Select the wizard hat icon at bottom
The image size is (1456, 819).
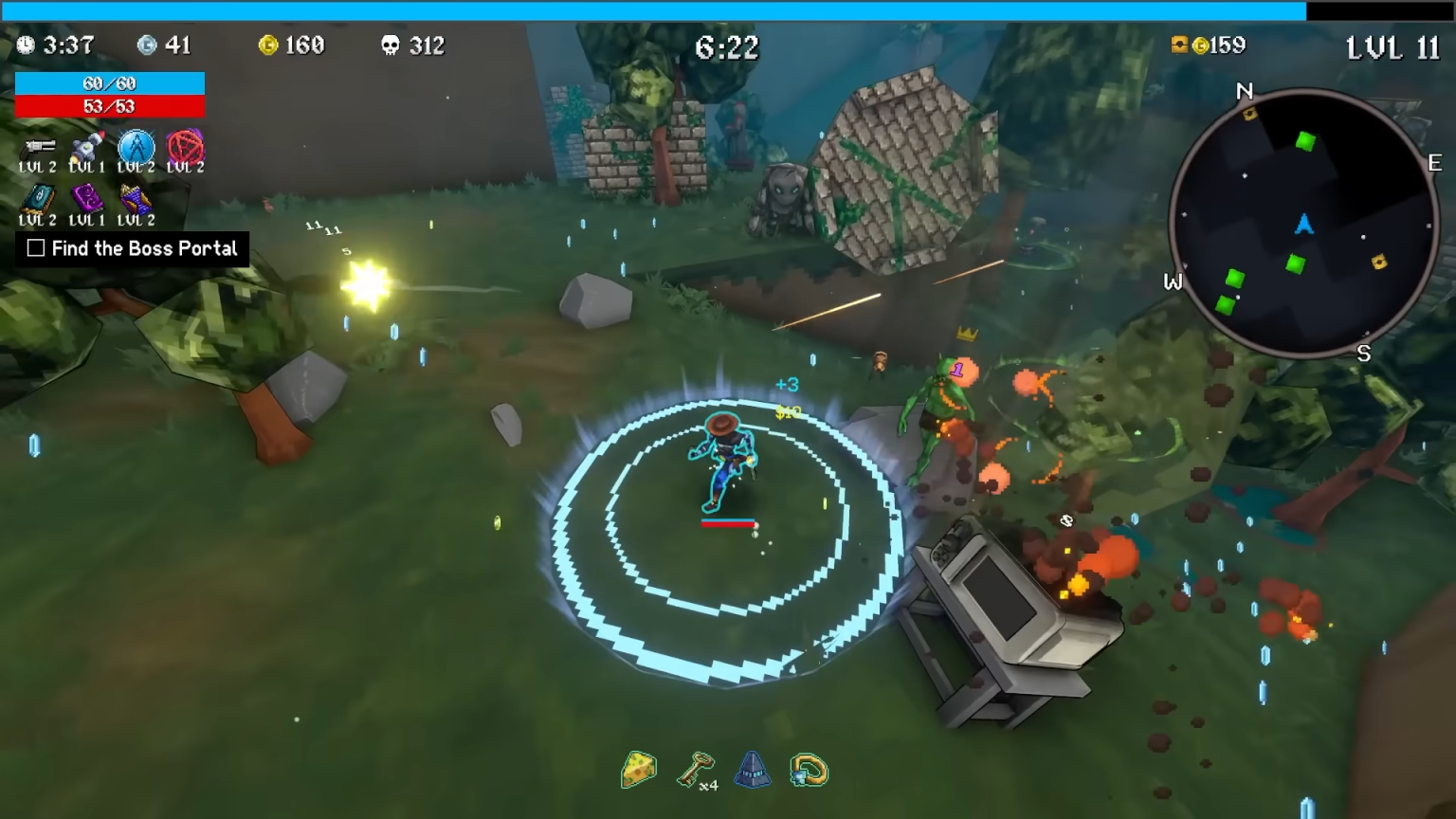(x=752, y=771)
